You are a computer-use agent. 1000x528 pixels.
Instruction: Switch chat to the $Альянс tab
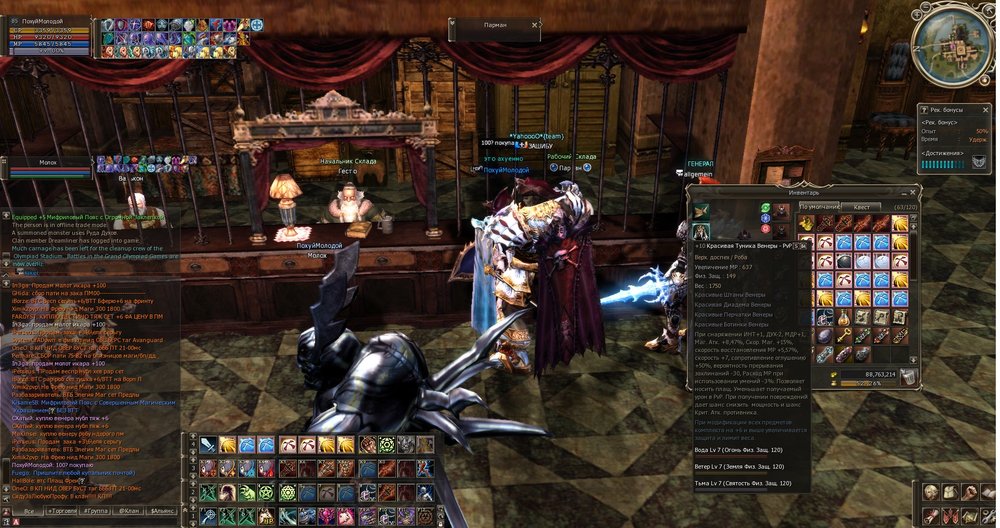point(162,511)
